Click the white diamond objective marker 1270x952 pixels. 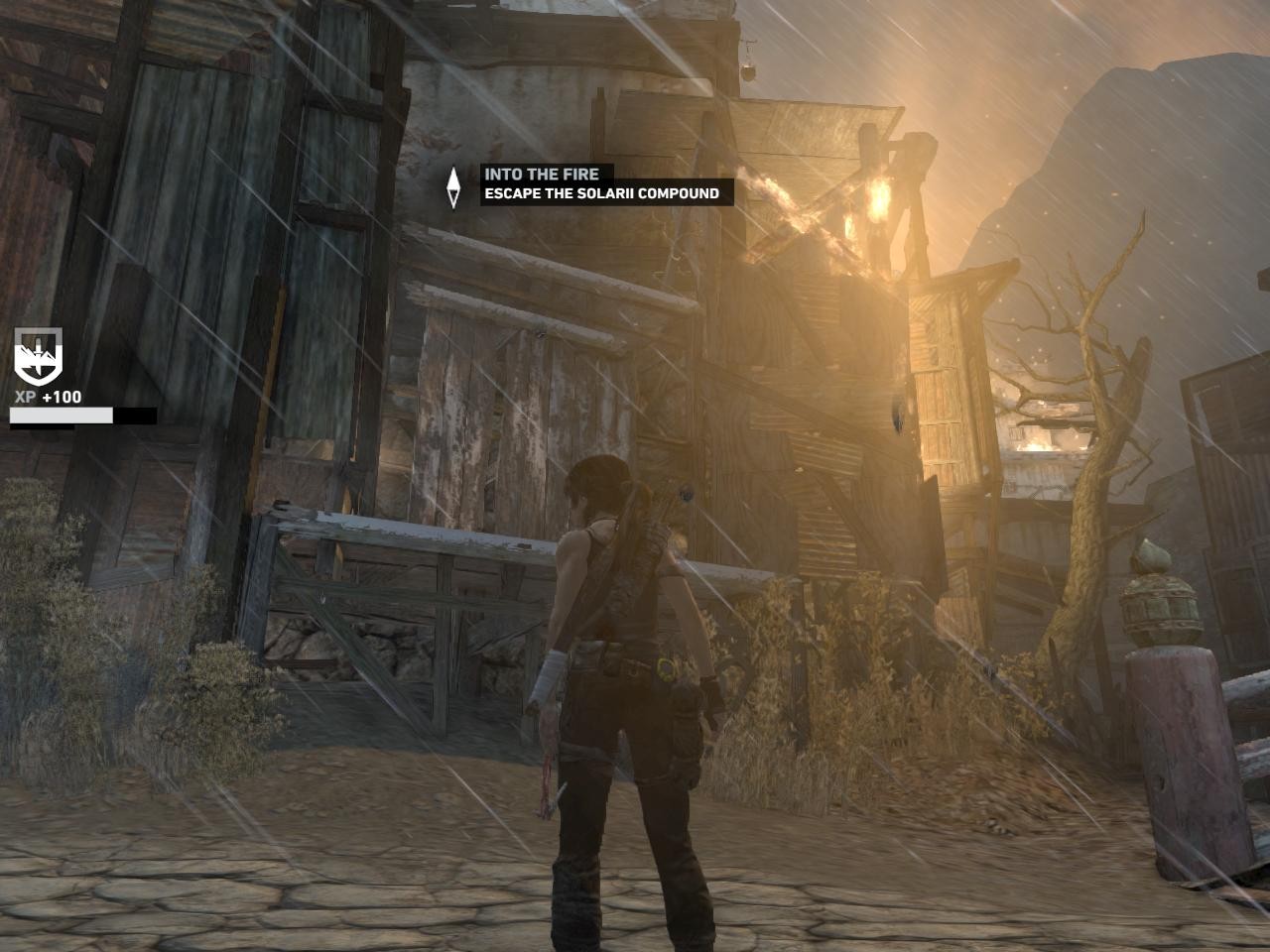[x=453, y=186]
